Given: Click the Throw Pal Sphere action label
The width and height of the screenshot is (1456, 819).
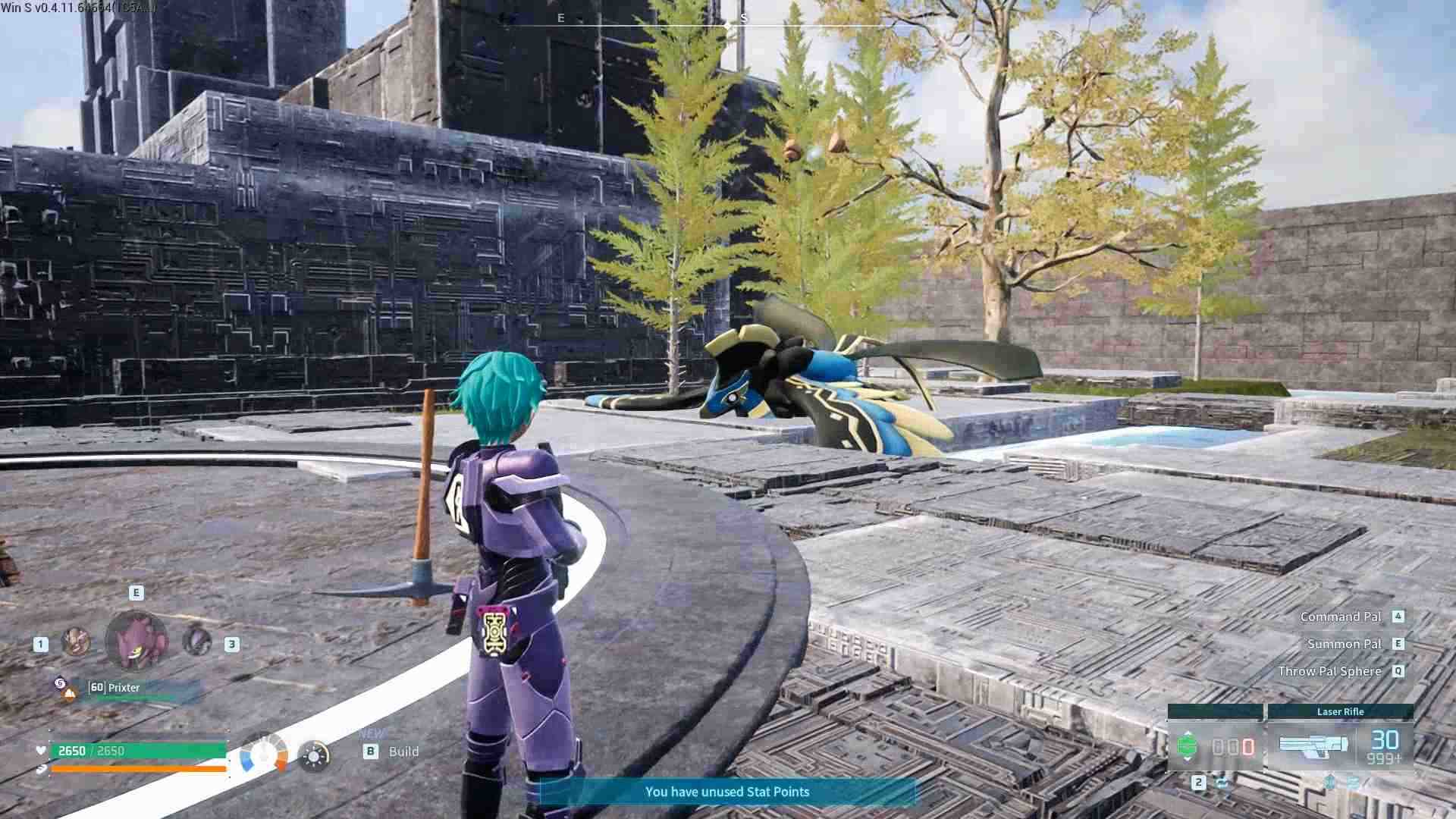Looking at the screenshot, I should [x=1329, y=671].
